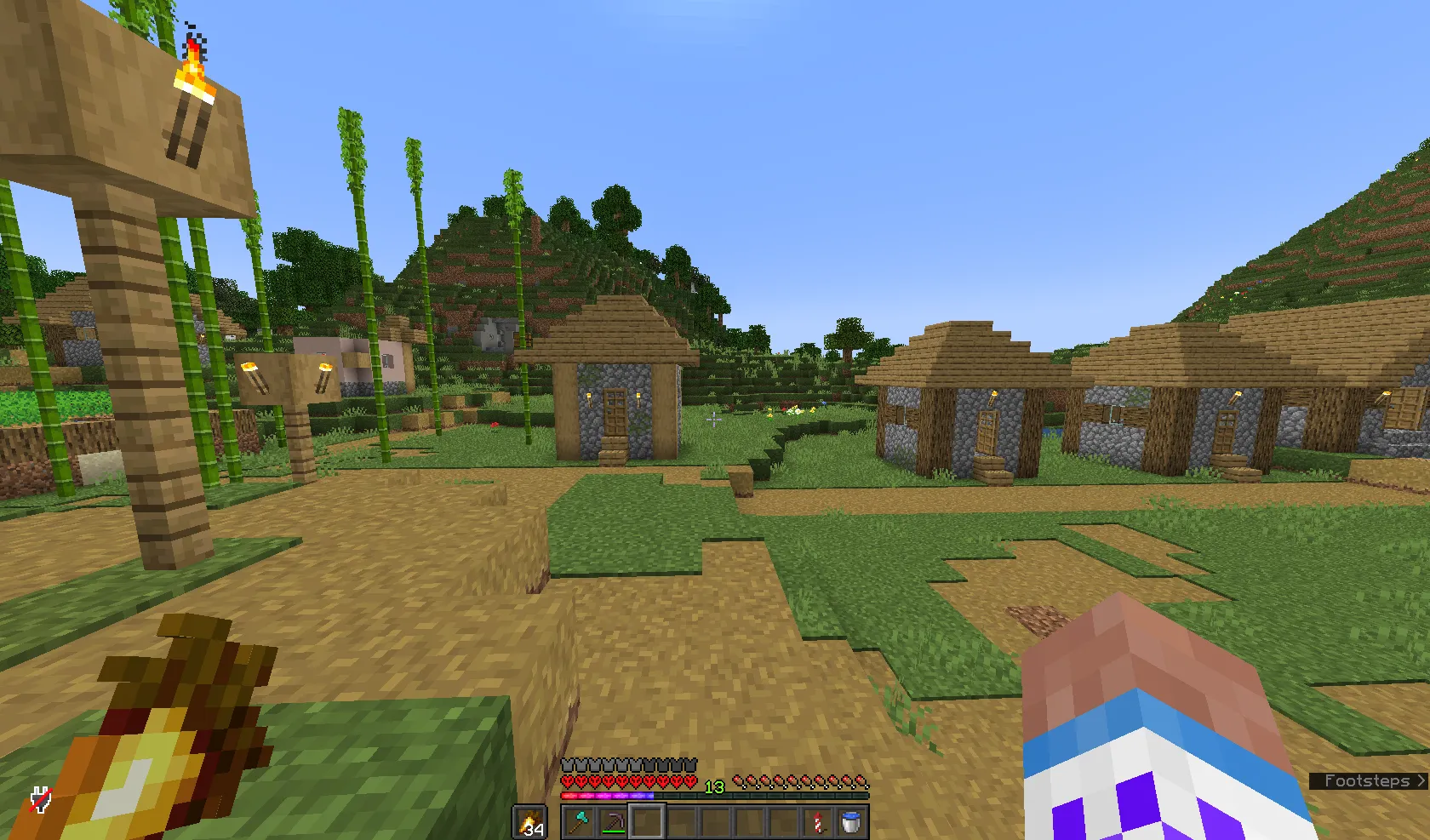Select the diamond axe in the hotbar
Screen dimensions: 1430x840
[578, 820]
